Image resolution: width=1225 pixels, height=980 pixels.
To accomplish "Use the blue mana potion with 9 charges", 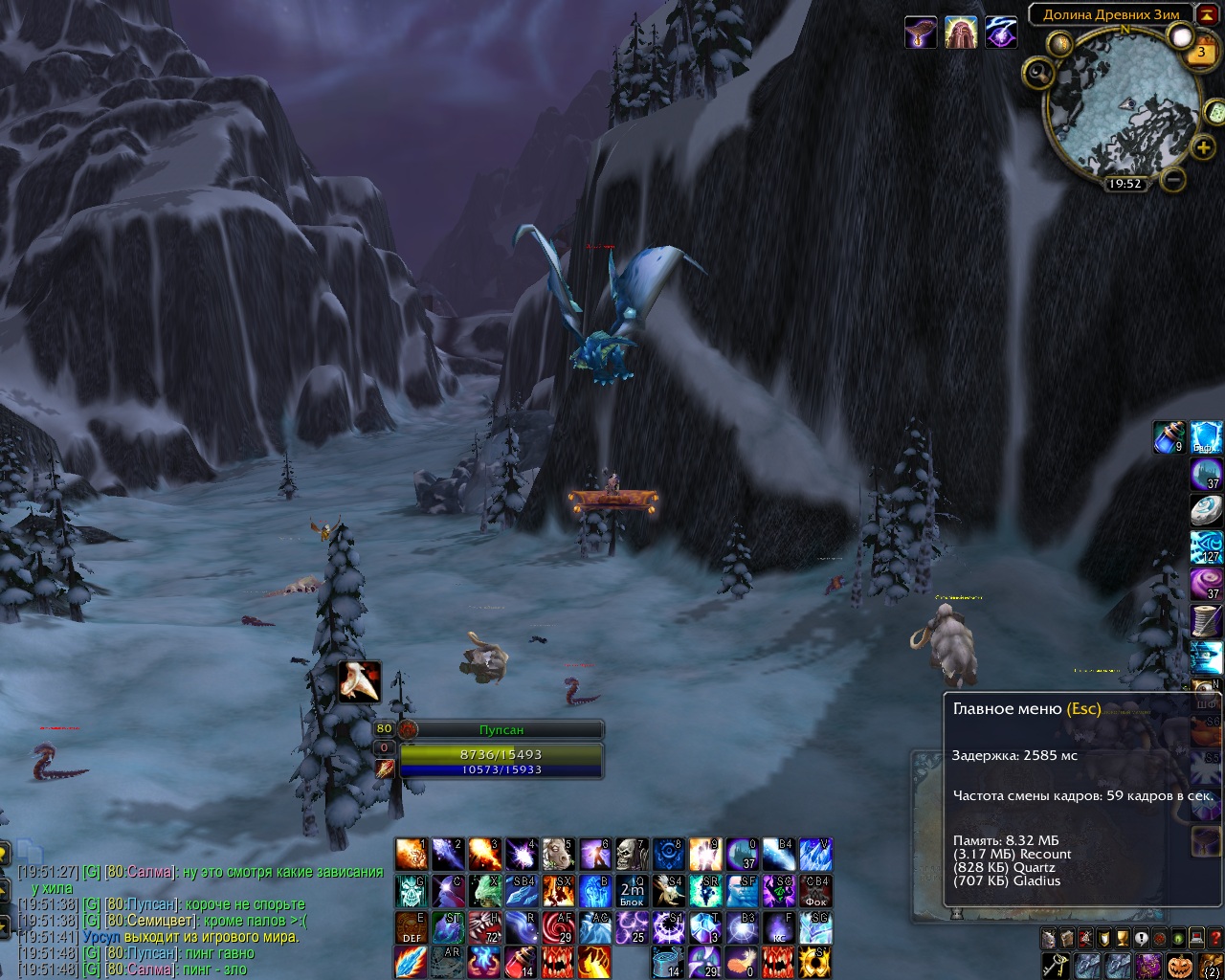I will 1170,437.
